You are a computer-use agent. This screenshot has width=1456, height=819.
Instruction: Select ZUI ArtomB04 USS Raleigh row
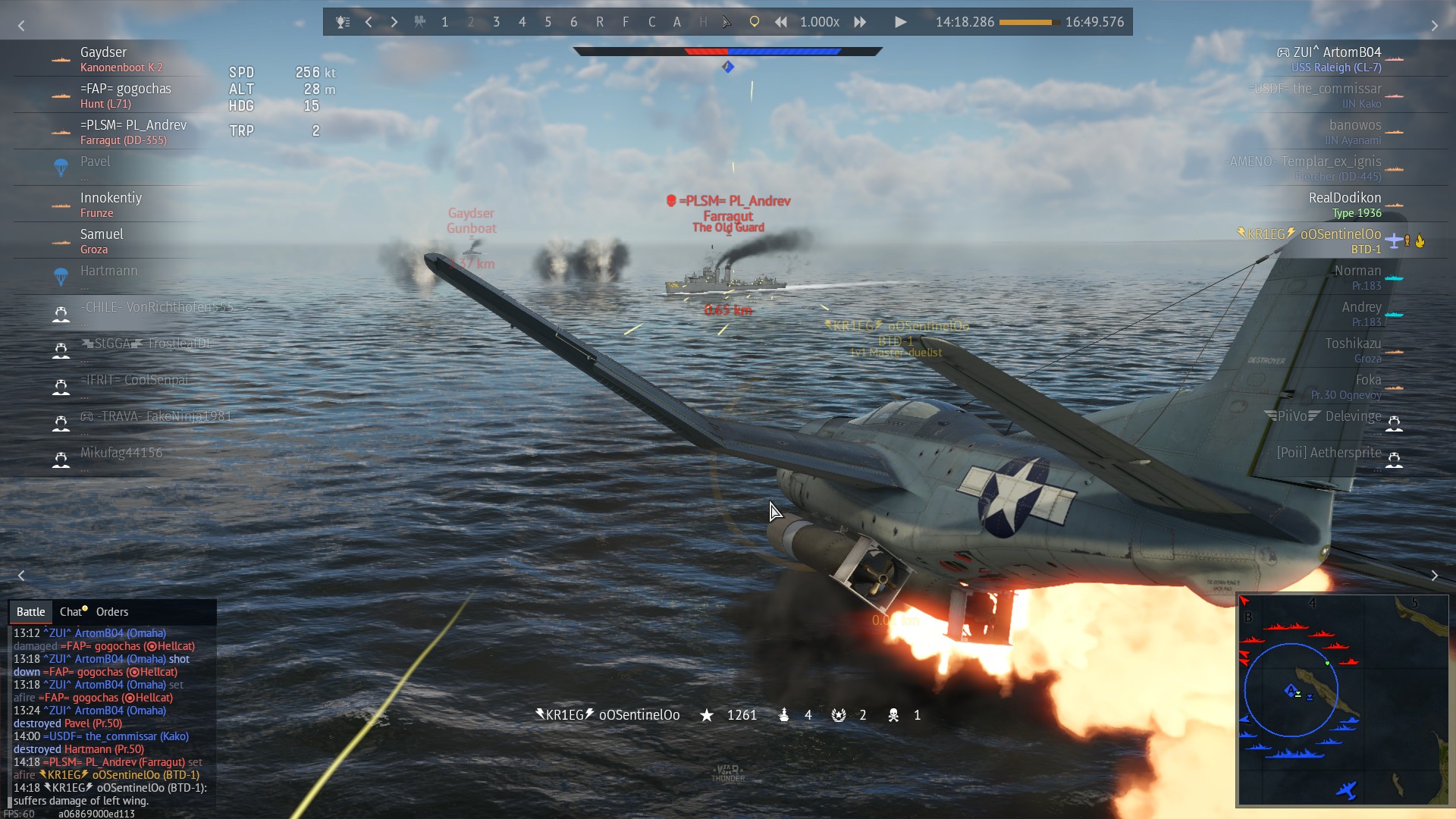1336,58
